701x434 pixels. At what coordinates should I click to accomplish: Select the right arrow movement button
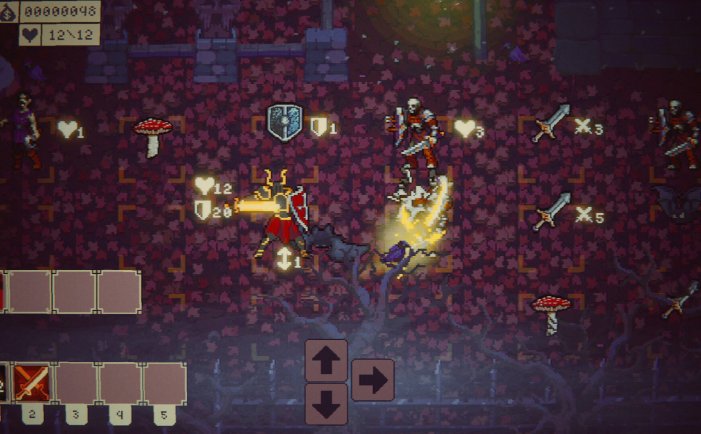pyautogui.click(x=372, y=380)
